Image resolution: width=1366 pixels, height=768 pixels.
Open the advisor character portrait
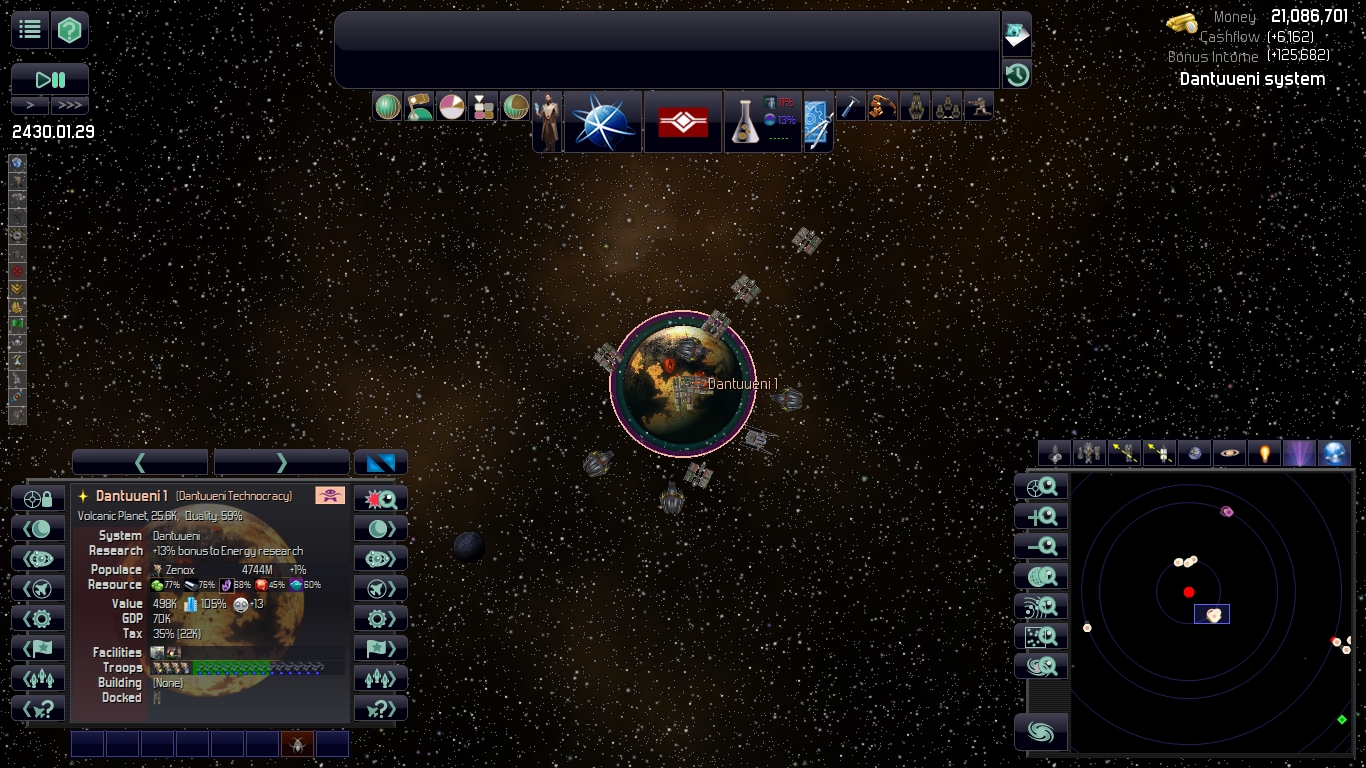pyautogui.click(x=547, y=122)
